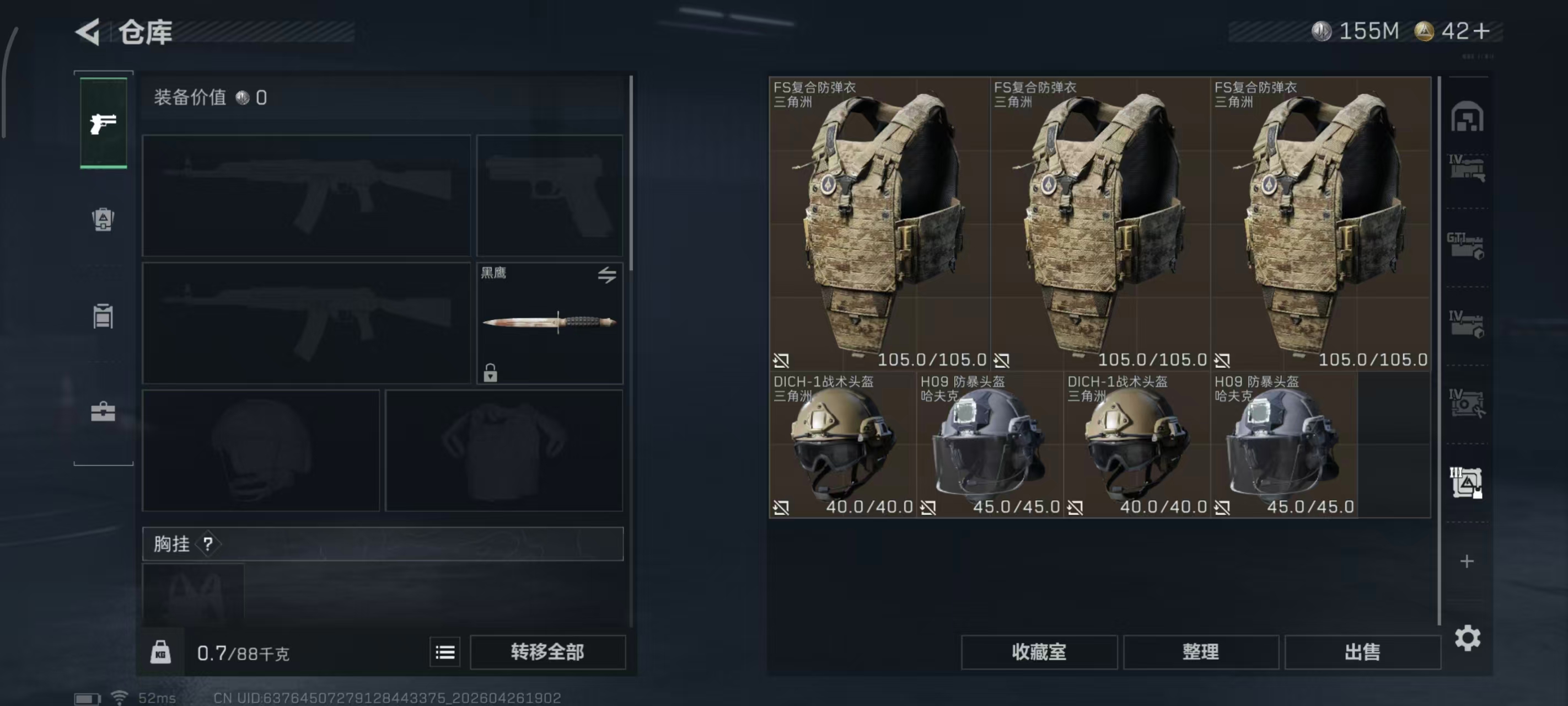Click the 出售 sell button
Screen dimensions: 1568x706
point(1363,651)
